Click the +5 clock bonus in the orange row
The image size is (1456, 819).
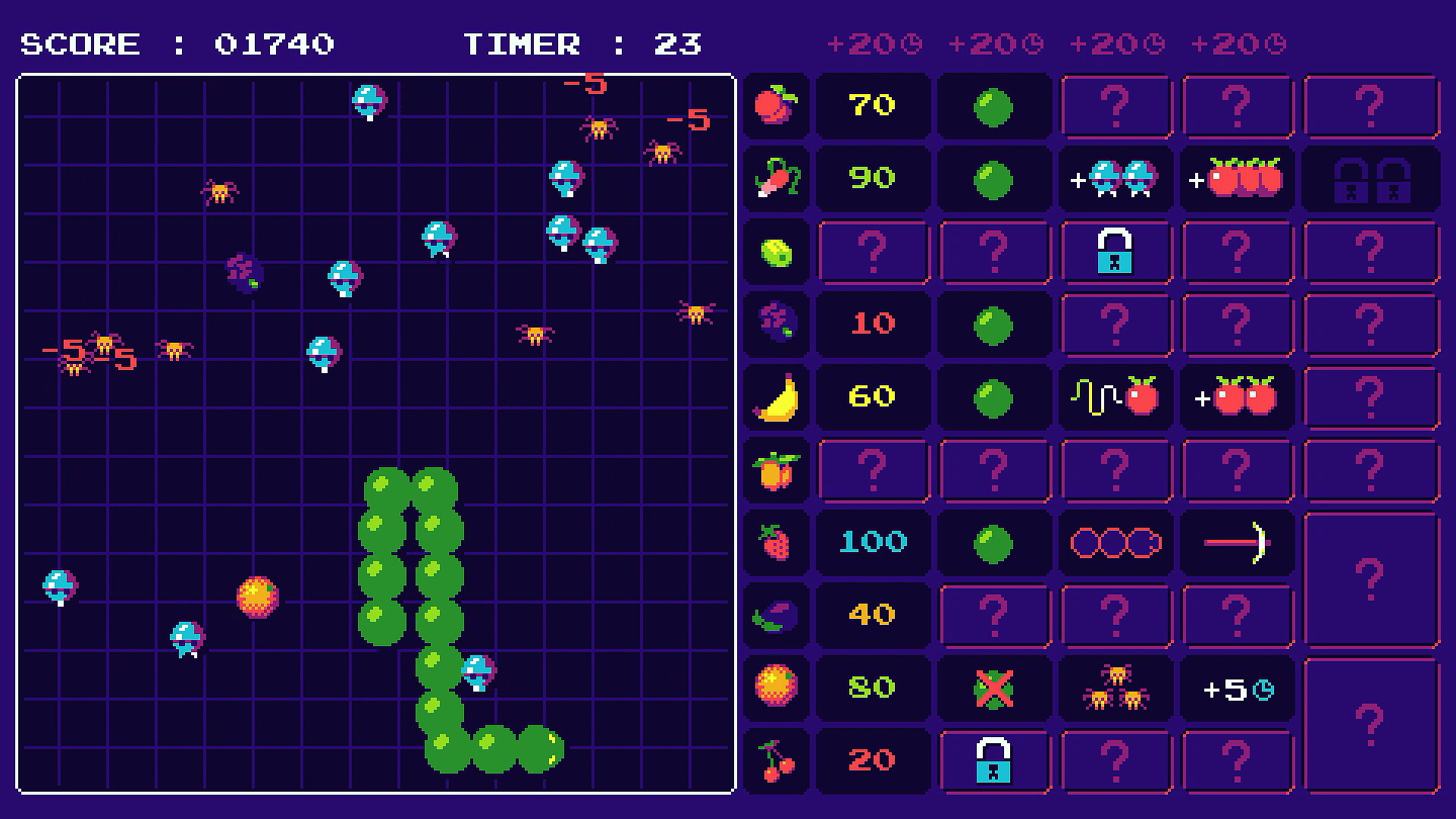(x=1237, y=687)
